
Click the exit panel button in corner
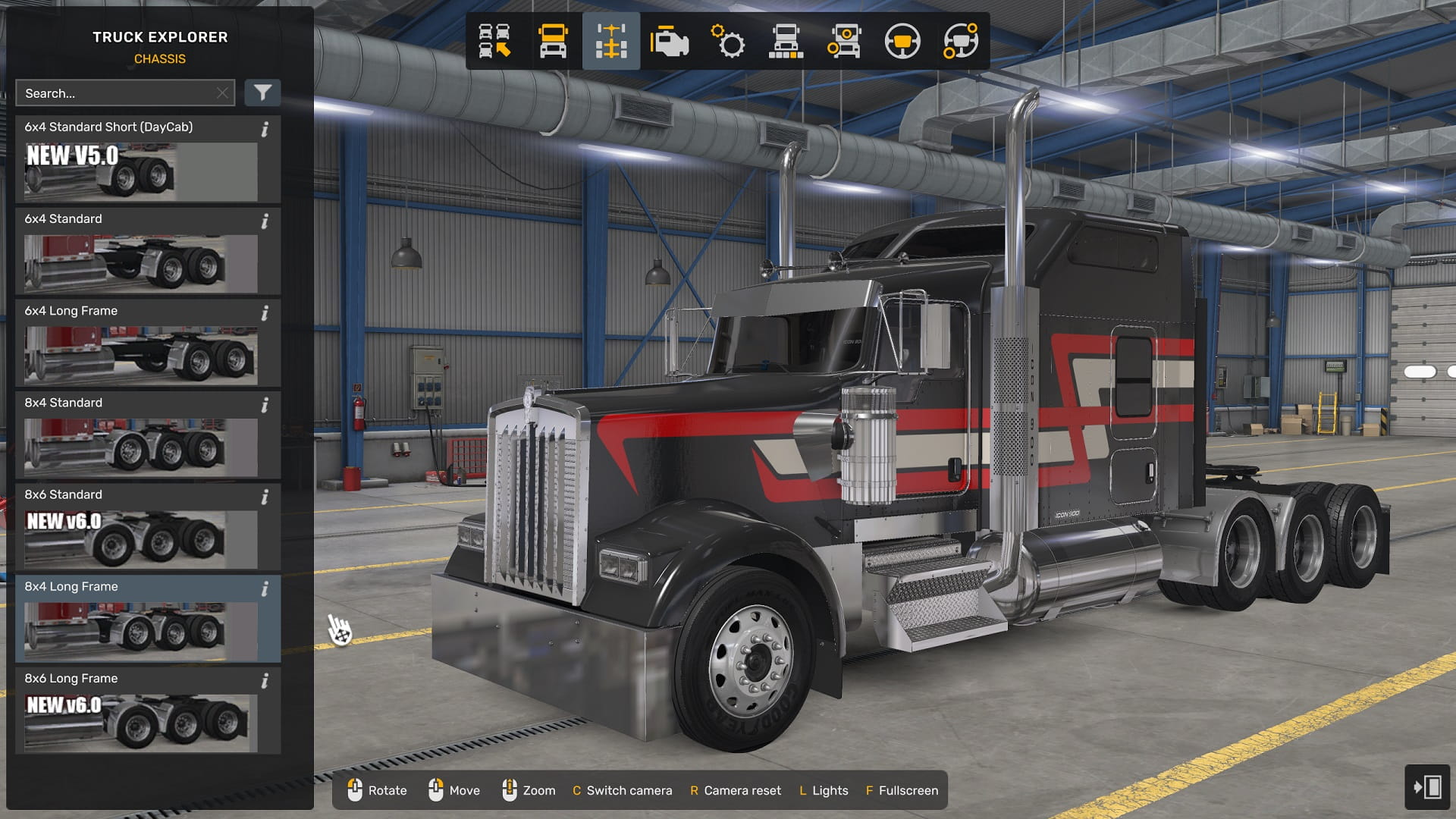click(1426, 787)
